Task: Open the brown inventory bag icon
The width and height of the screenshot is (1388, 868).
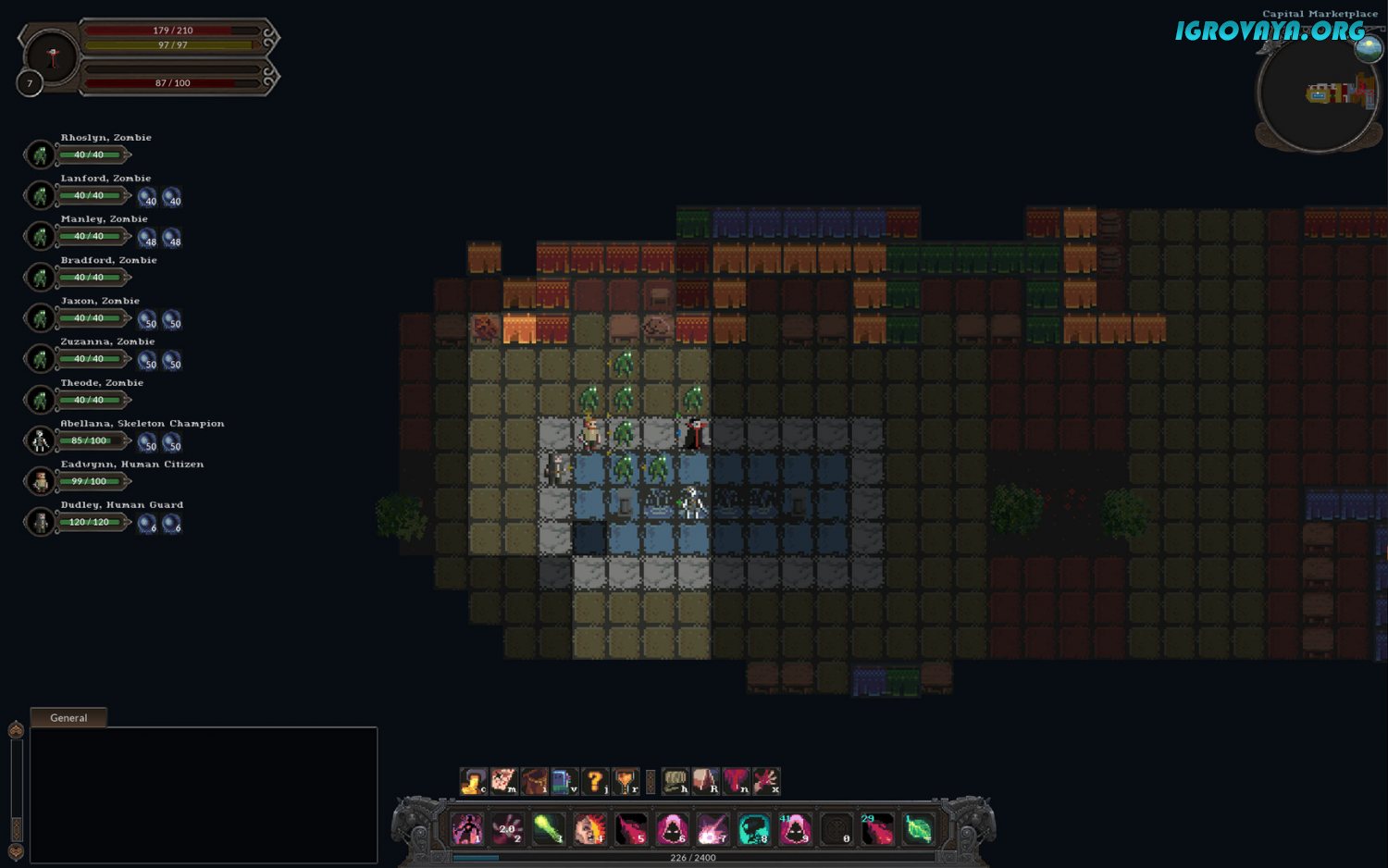Action: pos(534,782)
